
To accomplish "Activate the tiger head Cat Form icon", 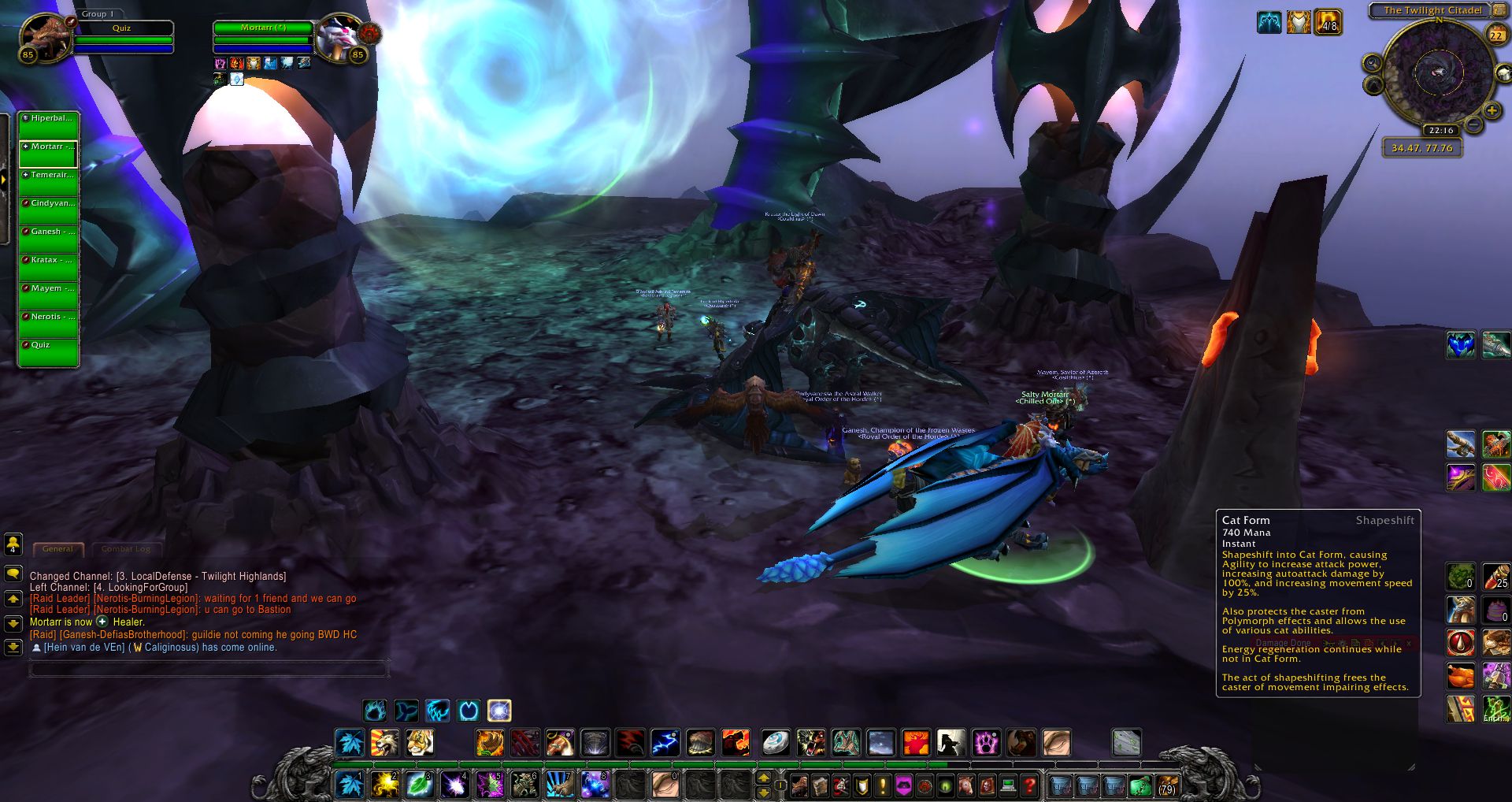I will click(419, 742).
